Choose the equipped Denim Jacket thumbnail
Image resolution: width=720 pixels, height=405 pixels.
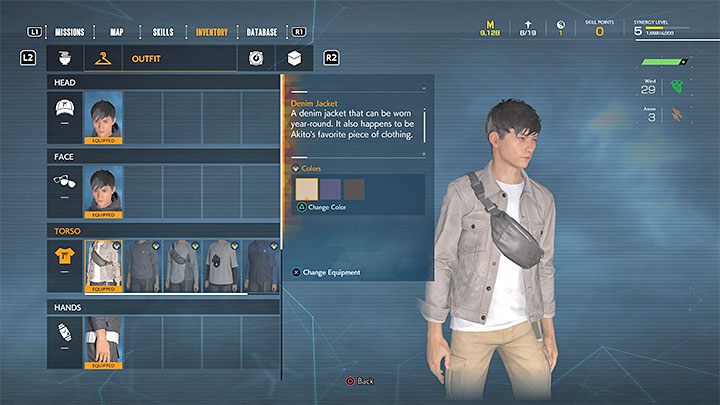click(104, 266)
